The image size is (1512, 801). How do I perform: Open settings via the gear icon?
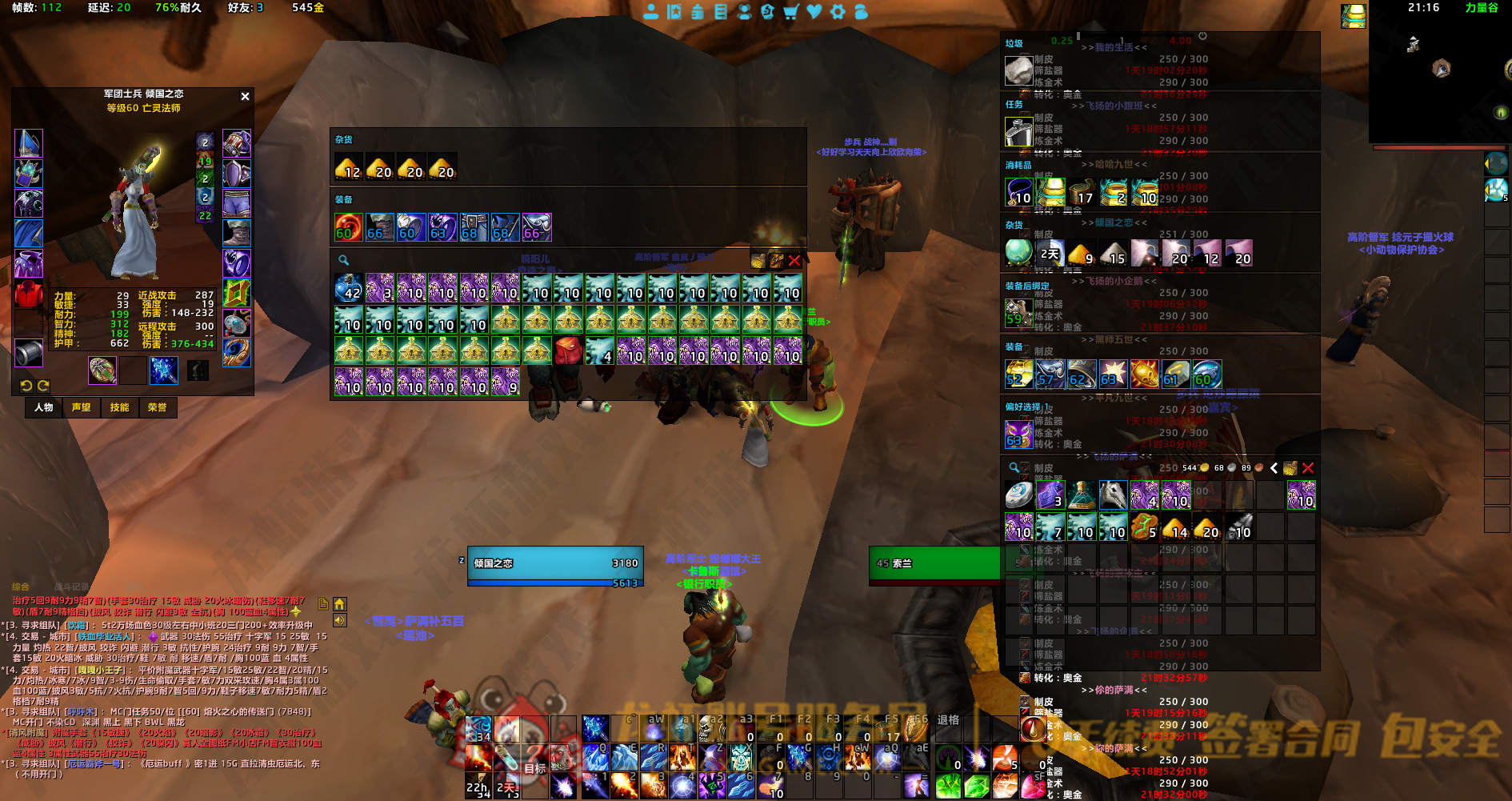838,11
